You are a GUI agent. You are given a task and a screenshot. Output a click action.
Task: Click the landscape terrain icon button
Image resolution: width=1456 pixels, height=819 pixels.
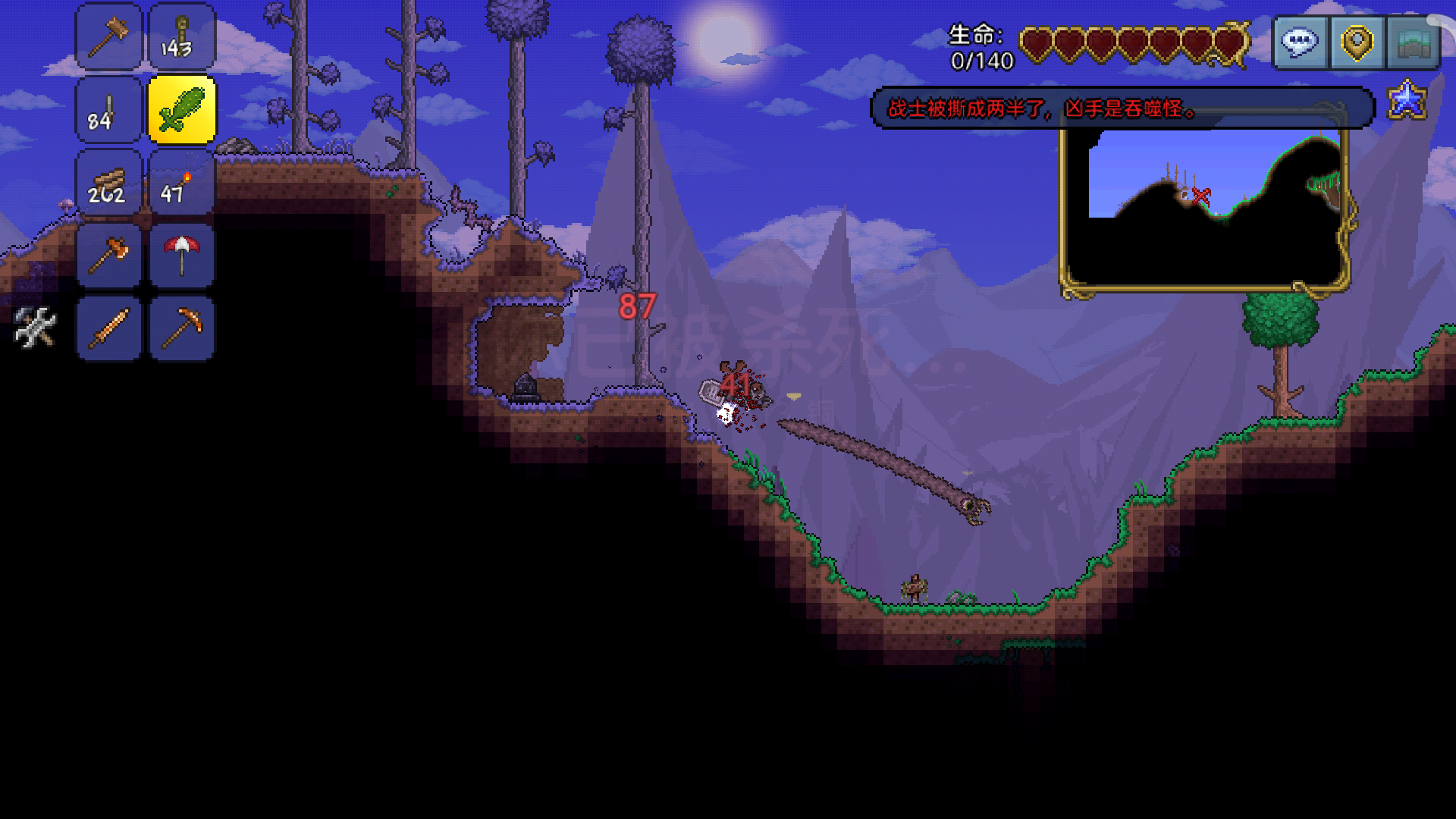click(x=1413, y=42)
